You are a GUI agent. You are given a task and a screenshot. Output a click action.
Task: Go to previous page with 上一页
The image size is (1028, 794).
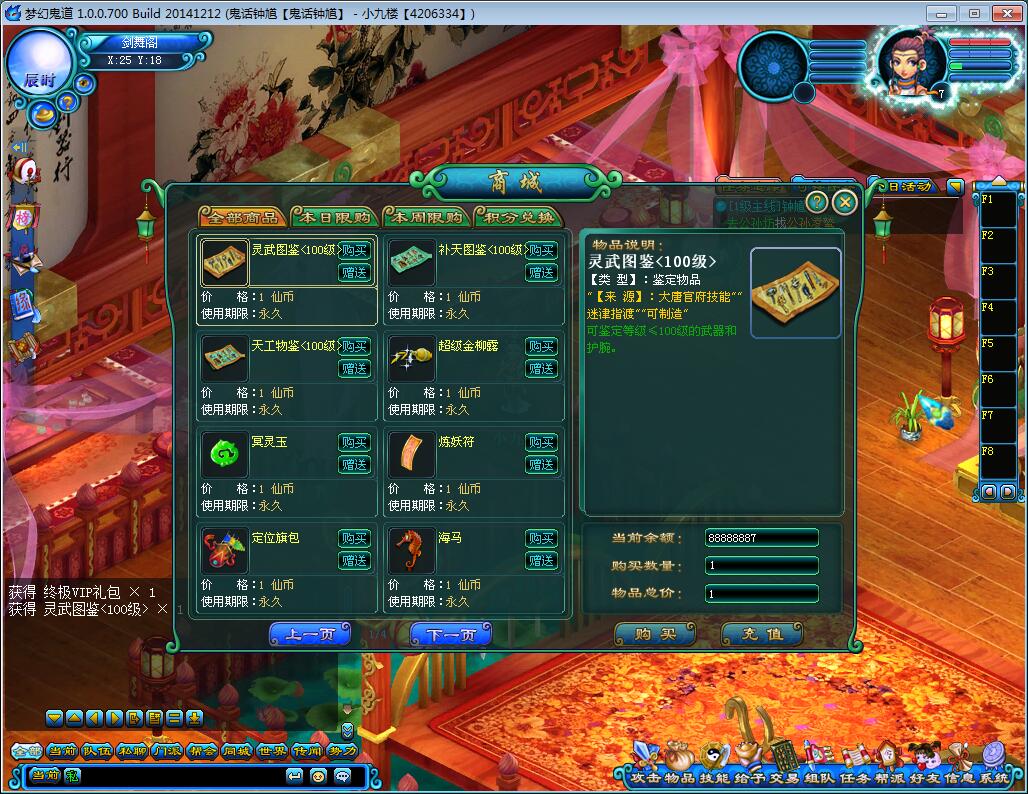click(x=309, y=634)
